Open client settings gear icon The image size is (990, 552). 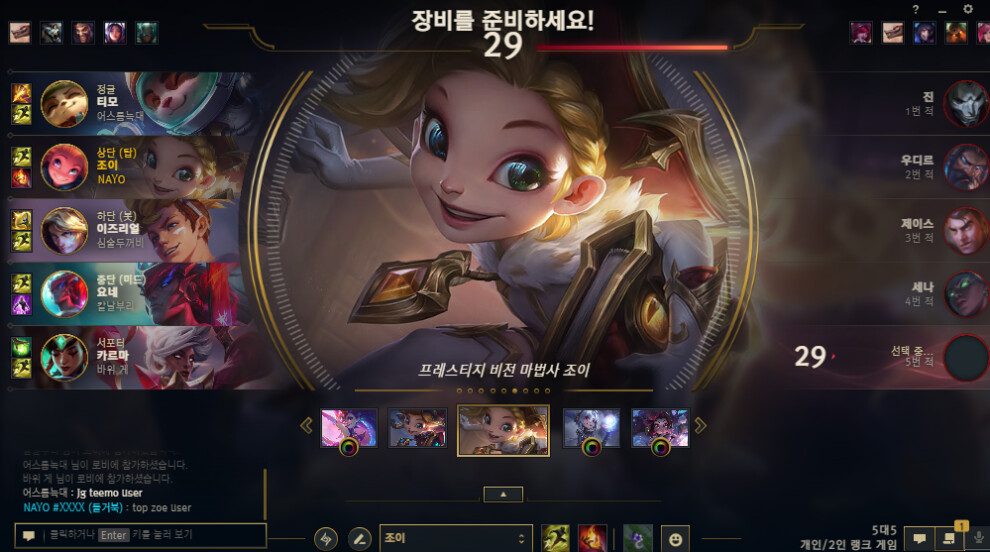(x=968, y=9)
